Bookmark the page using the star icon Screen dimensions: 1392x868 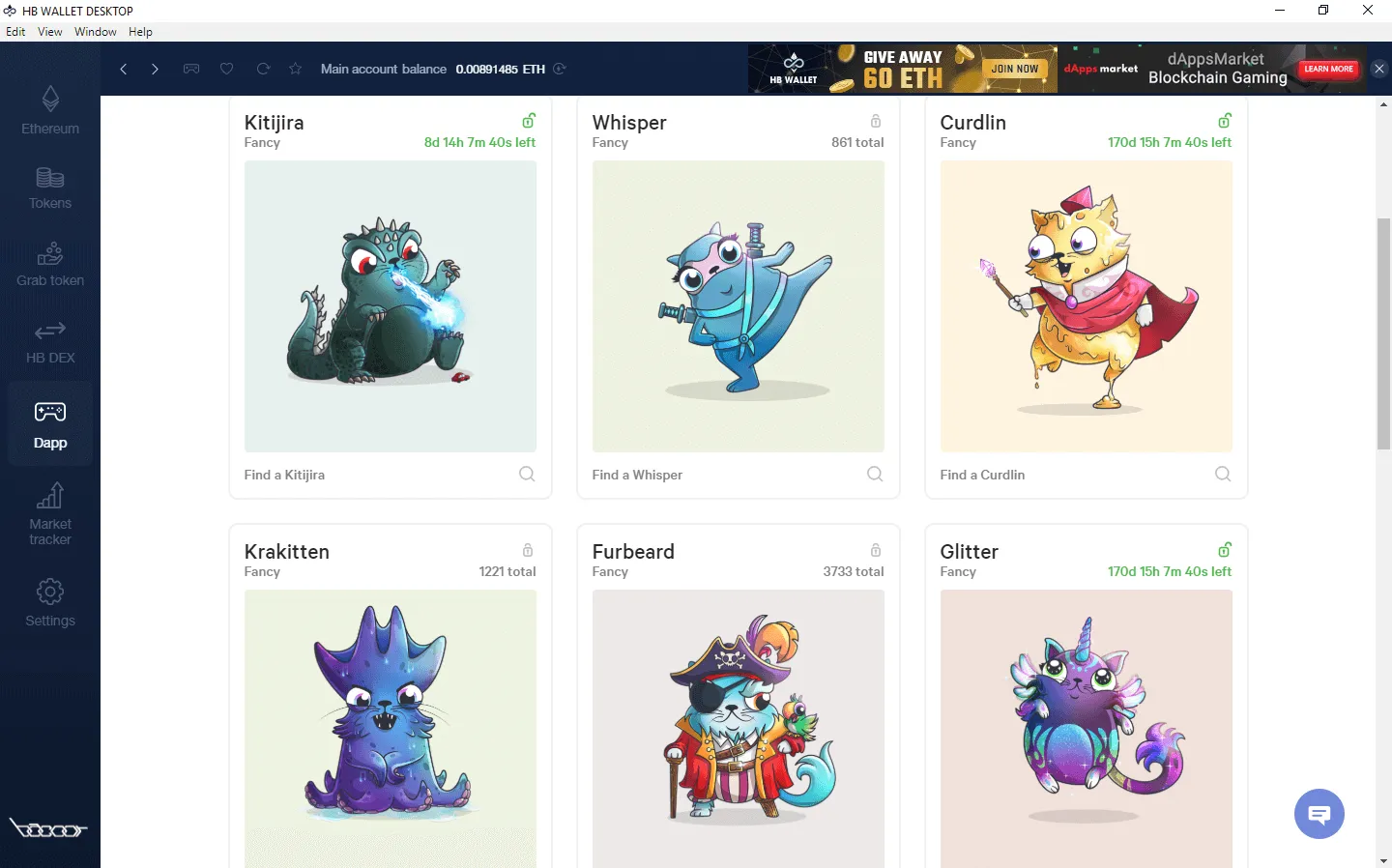click(x=295, y=69)
